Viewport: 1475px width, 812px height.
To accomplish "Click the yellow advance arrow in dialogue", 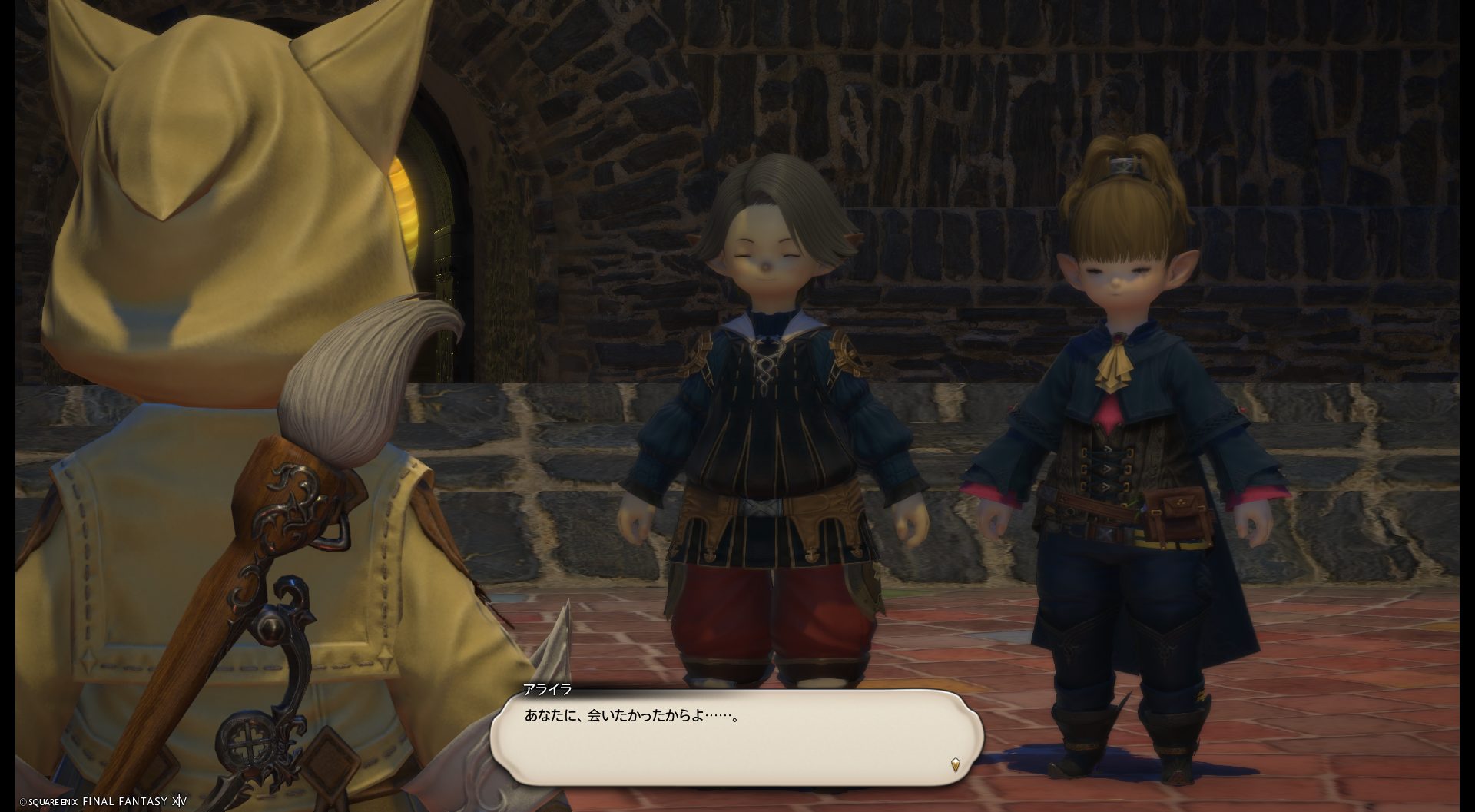I will tap(955, 764).
